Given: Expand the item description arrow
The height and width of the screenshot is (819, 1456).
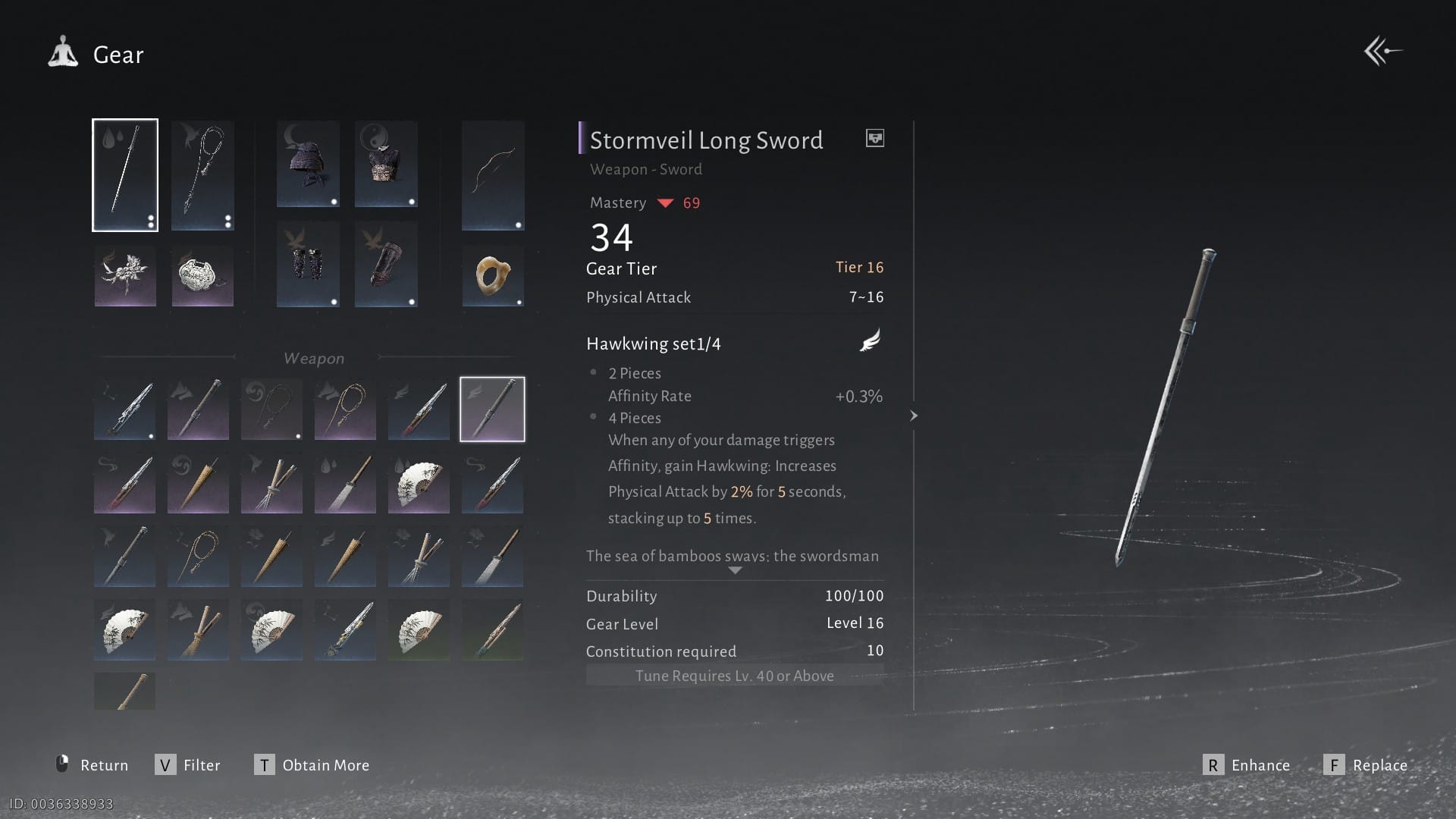Looking at the screenshot, I should (735, 570).
